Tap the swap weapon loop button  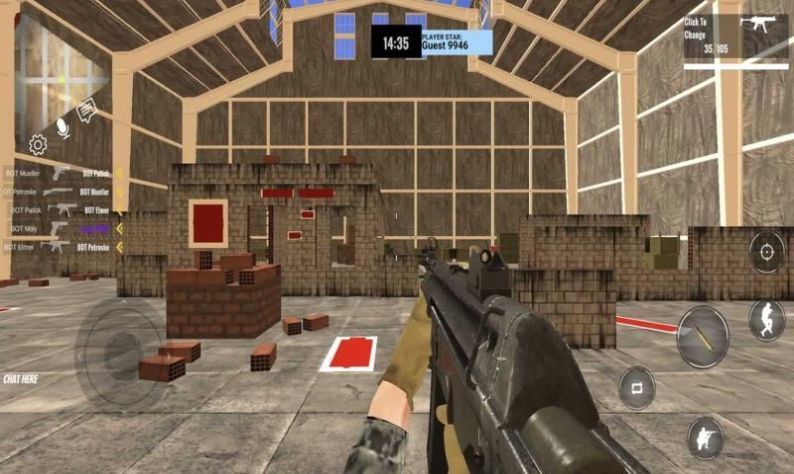pos(636,387)
